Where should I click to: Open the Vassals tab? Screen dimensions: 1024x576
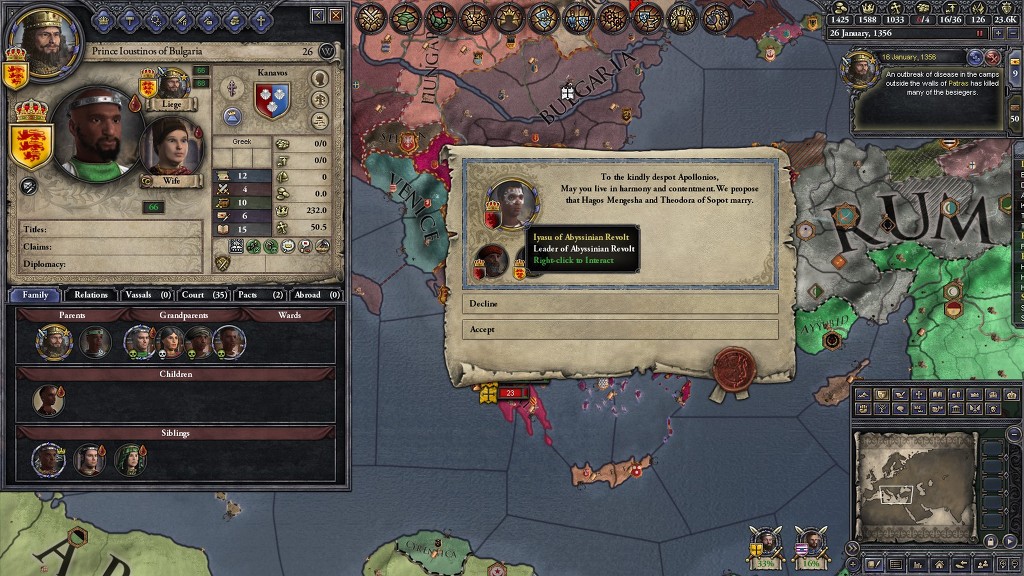[x=146, y=295]
